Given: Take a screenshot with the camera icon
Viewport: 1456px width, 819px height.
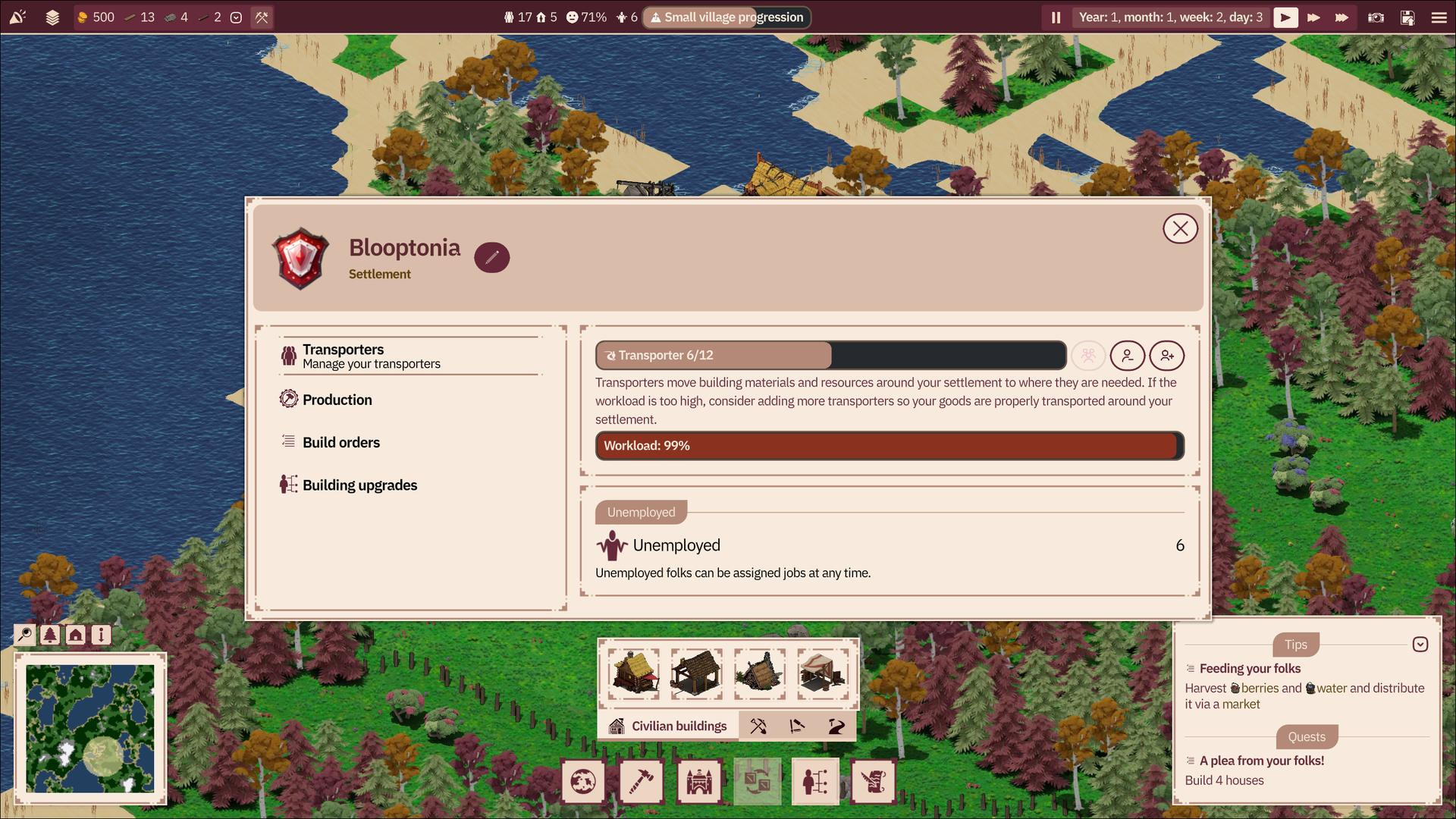Looking at the screenshot, I should pos(1376,17).
